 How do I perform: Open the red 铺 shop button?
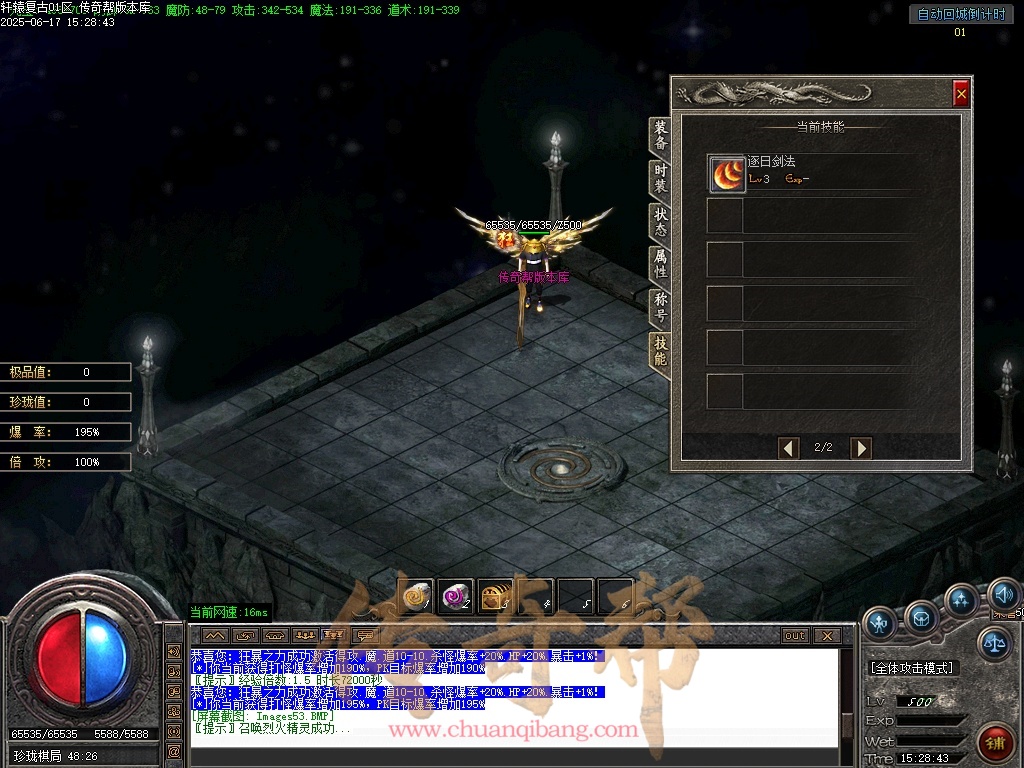tap(994, 742)
